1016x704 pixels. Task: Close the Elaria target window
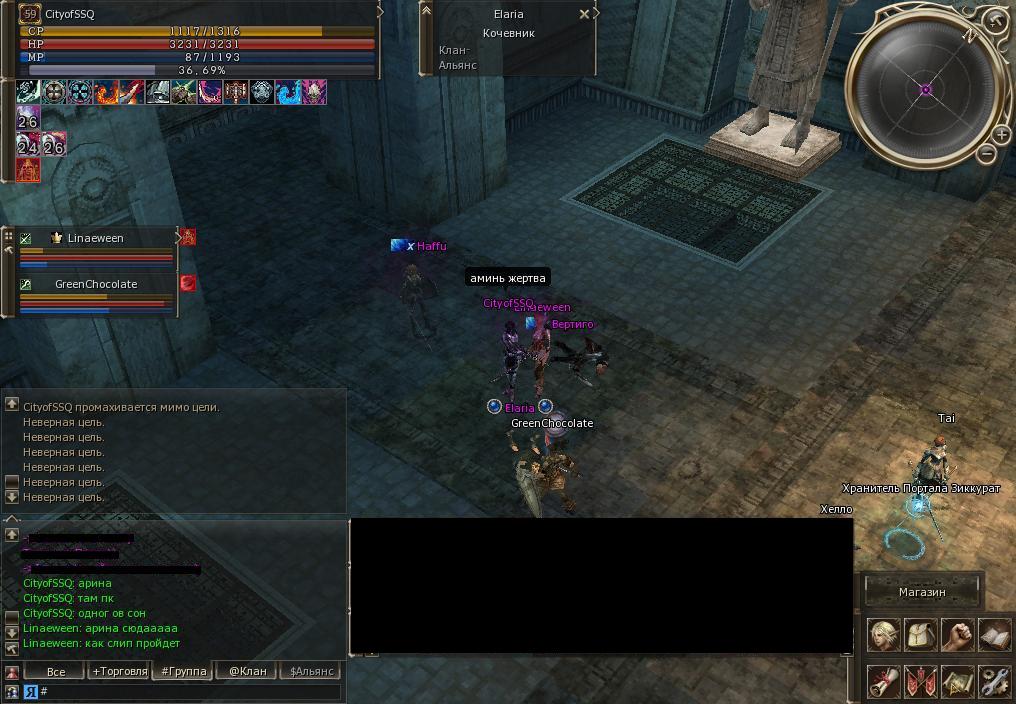coord(584,15)
